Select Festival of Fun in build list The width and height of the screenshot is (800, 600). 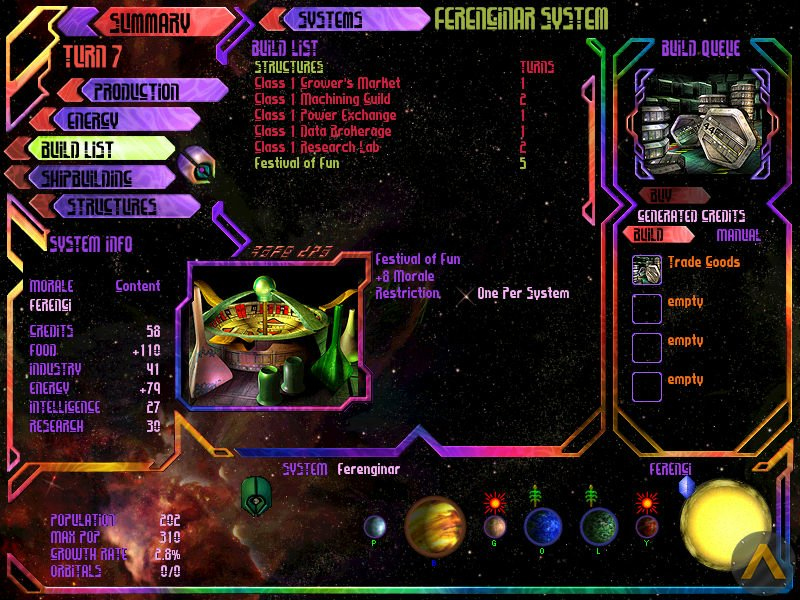[x=299, y=163]
